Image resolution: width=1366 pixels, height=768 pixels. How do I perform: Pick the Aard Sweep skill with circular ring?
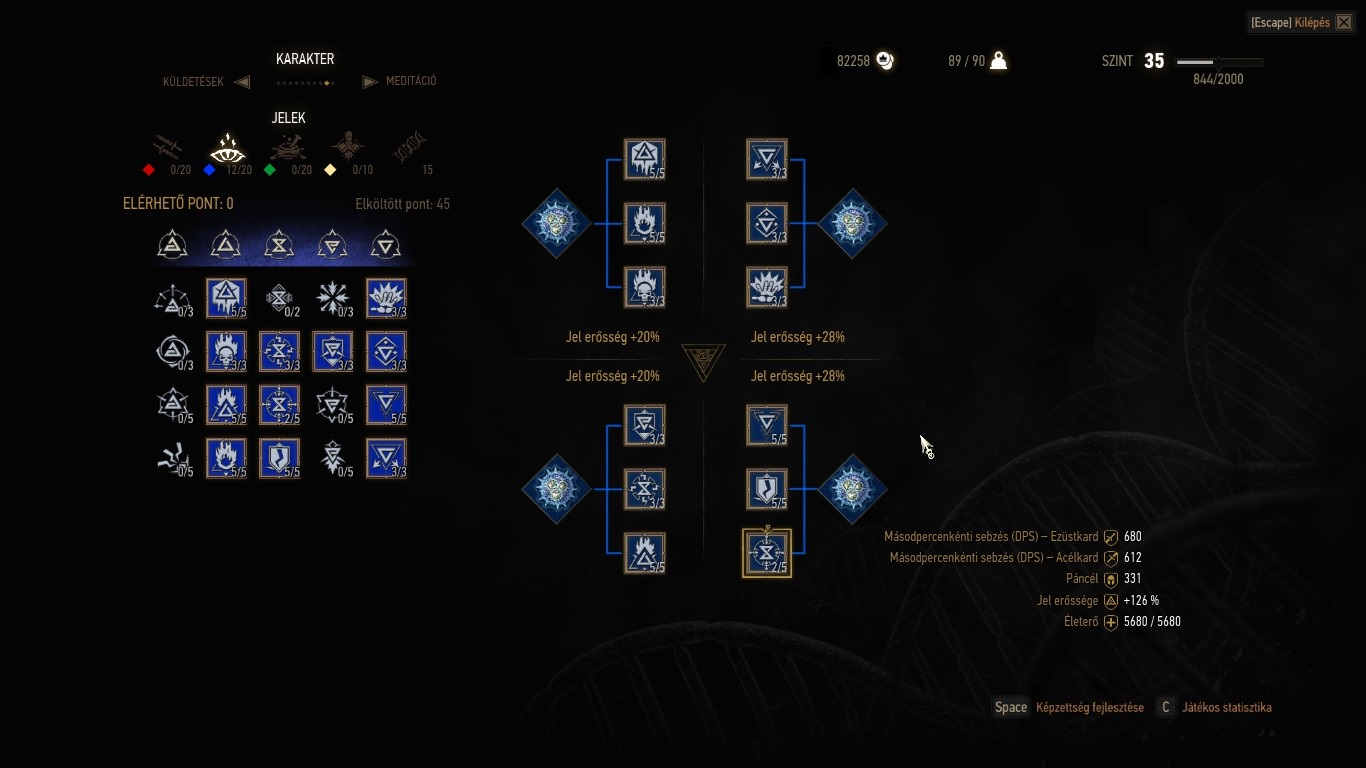171,351
